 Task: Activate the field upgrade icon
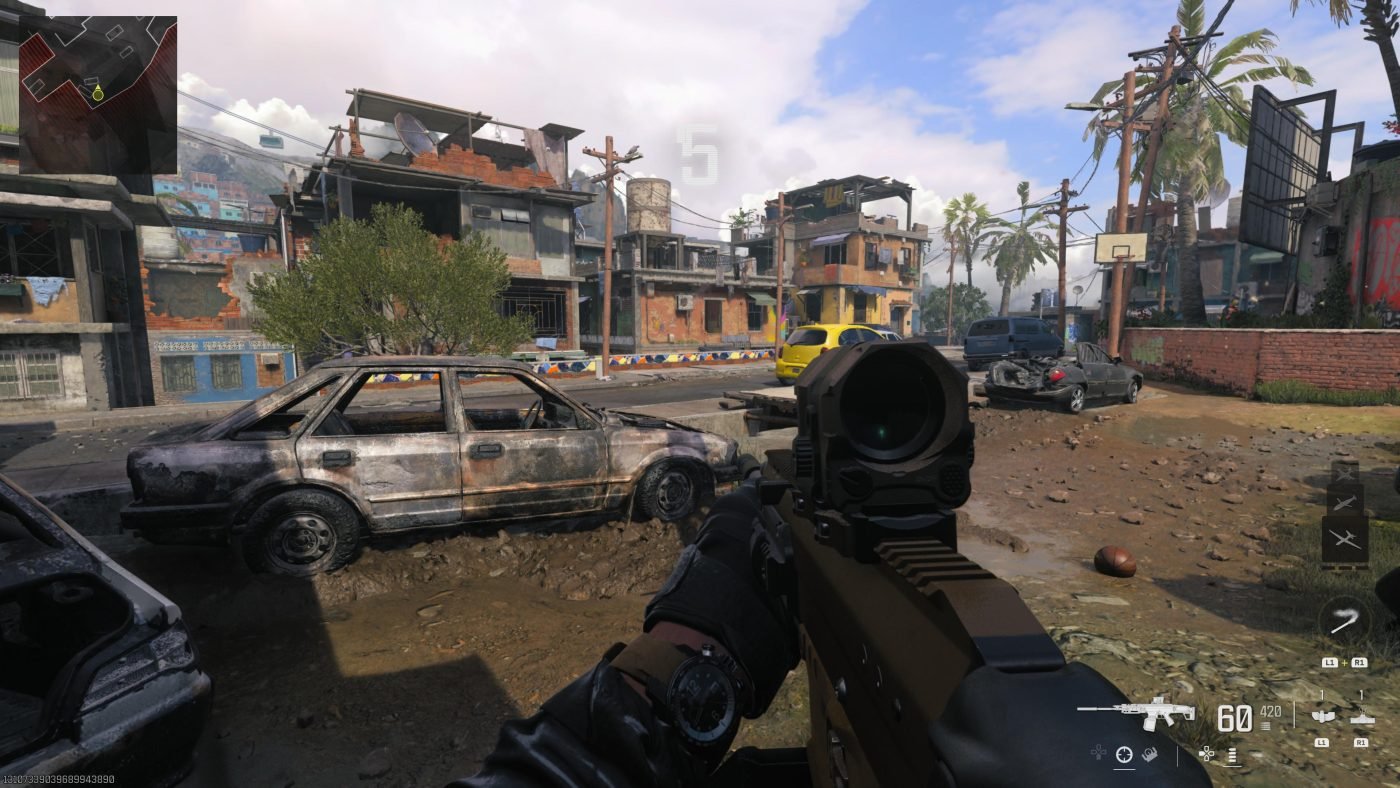[1343, 620]
